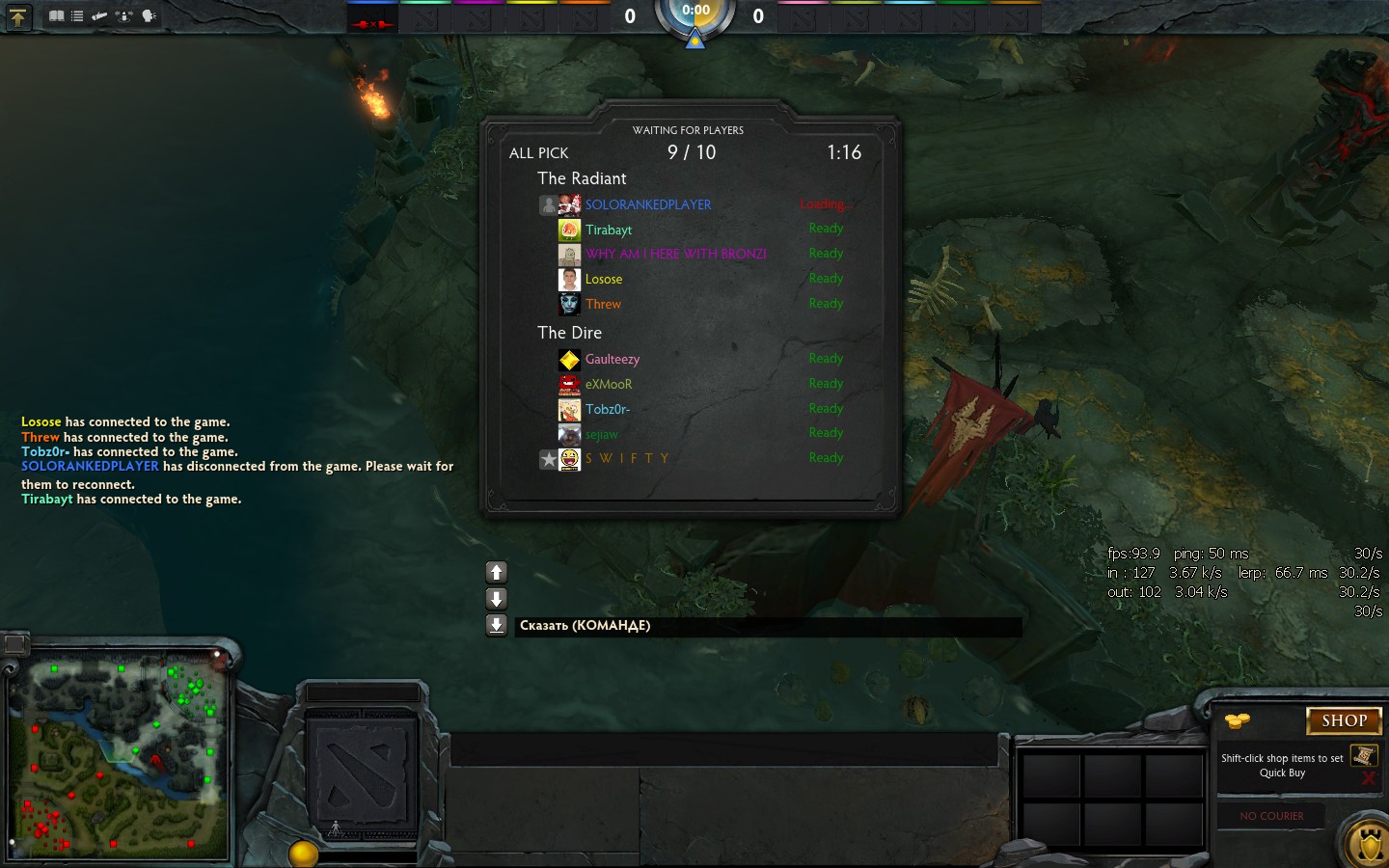The image size is (1389, 868).
Task: Click the chat scroll-up arrow button
Action: [497, 572]
